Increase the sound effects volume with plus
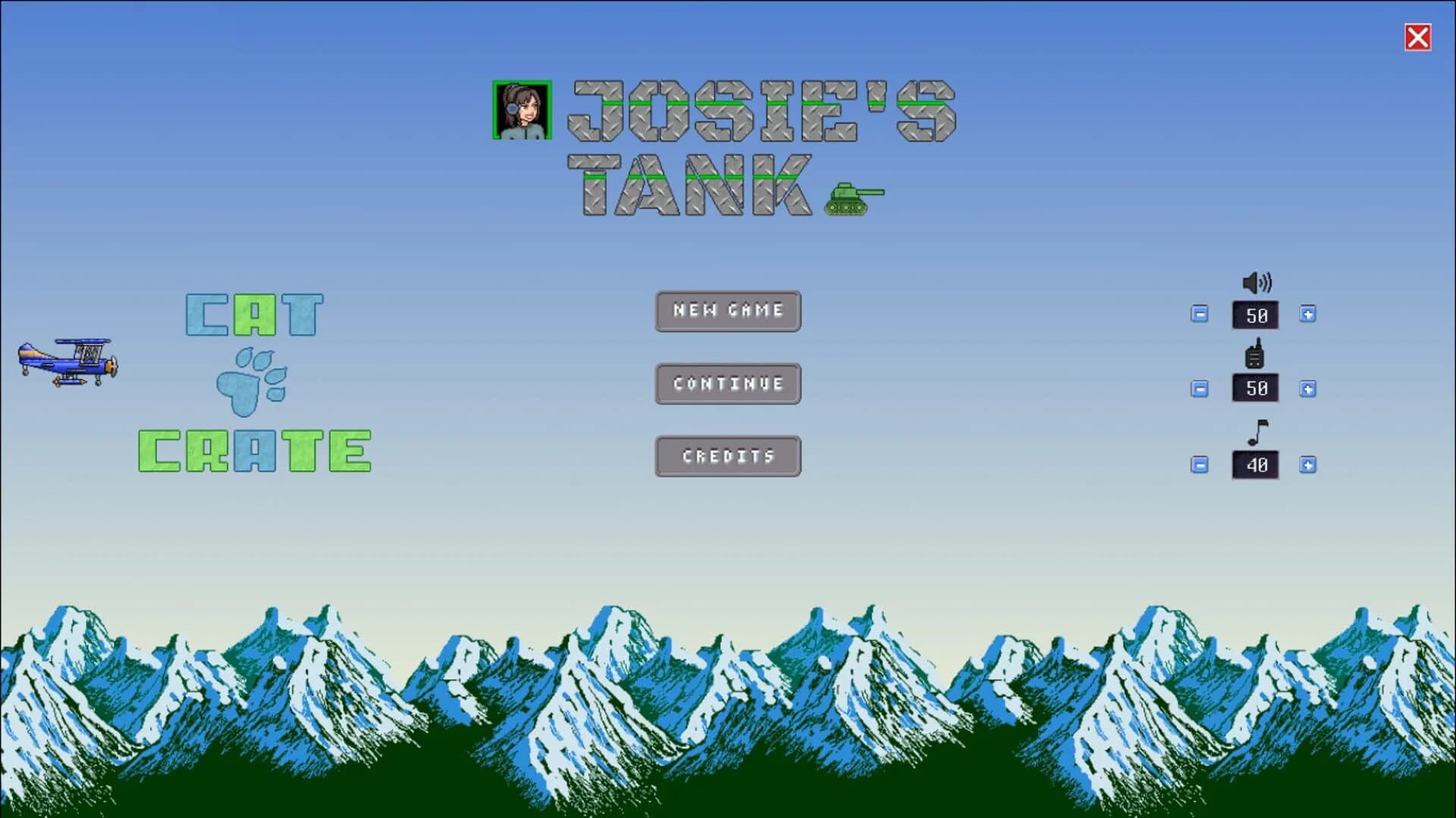Image resolution: width=1456 pixels, height=818 pixels. 1308,315
